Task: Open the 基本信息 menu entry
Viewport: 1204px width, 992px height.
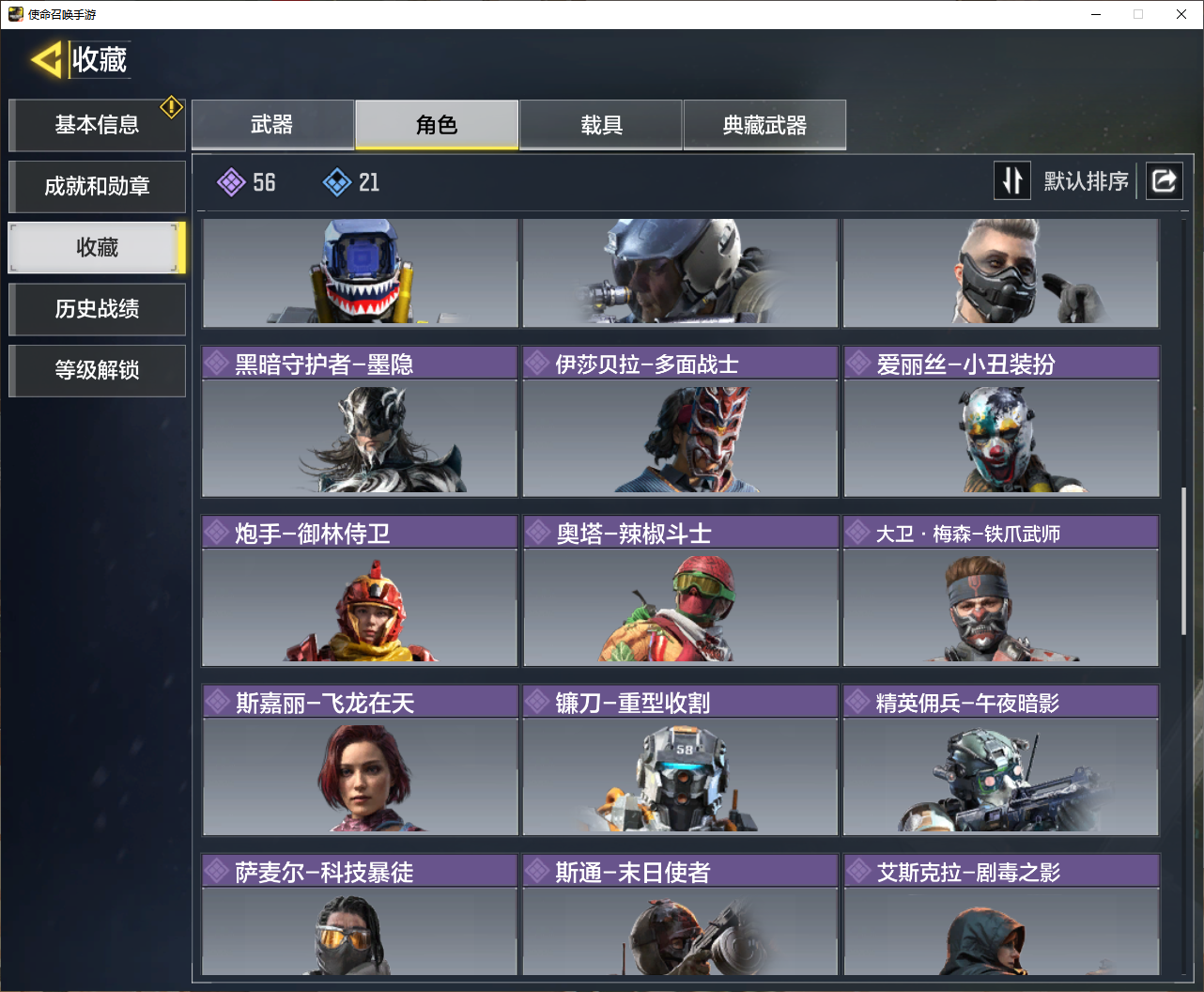Action: pos(97,125)
